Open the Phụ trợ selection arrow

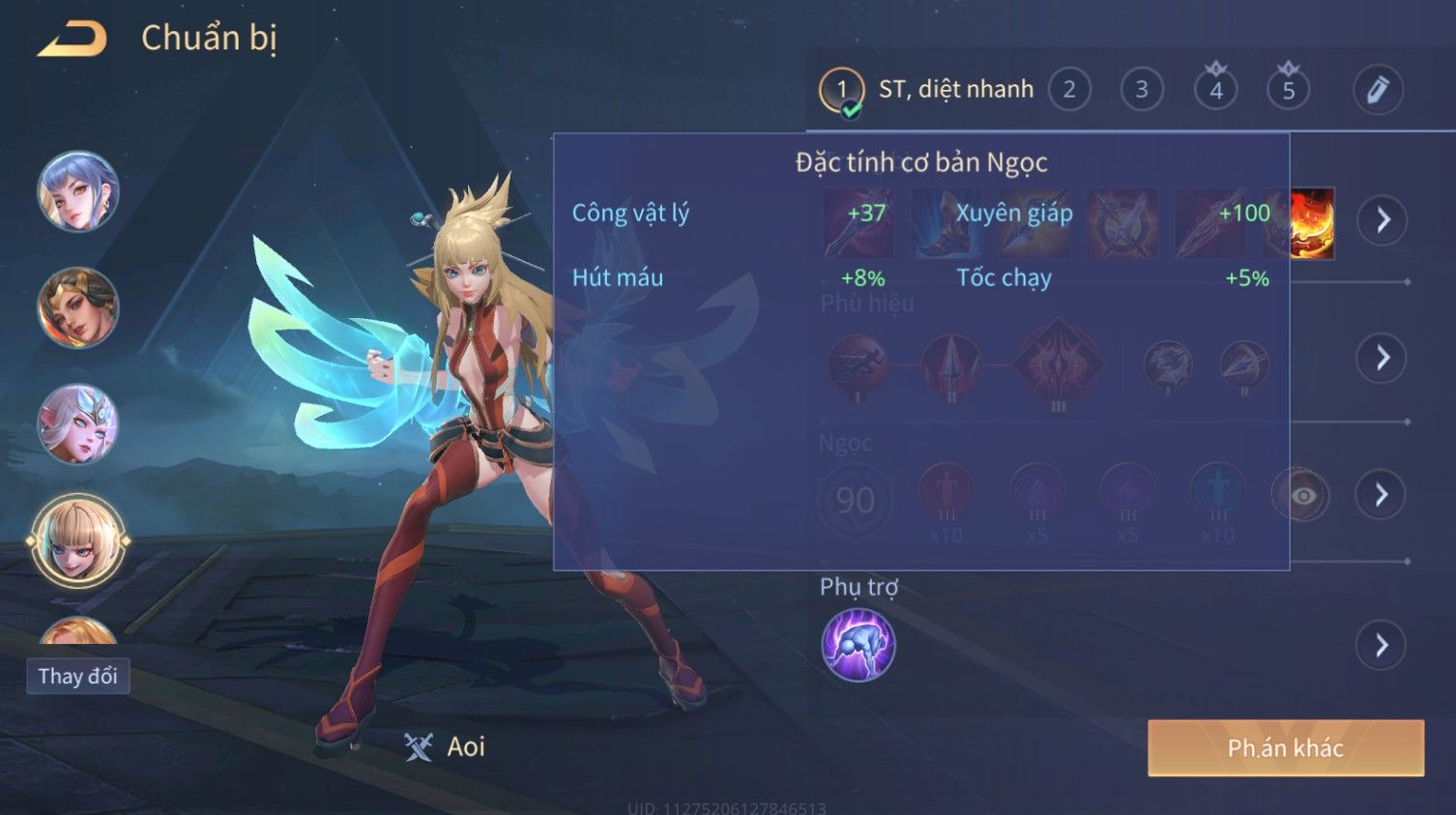point(1382,645)
